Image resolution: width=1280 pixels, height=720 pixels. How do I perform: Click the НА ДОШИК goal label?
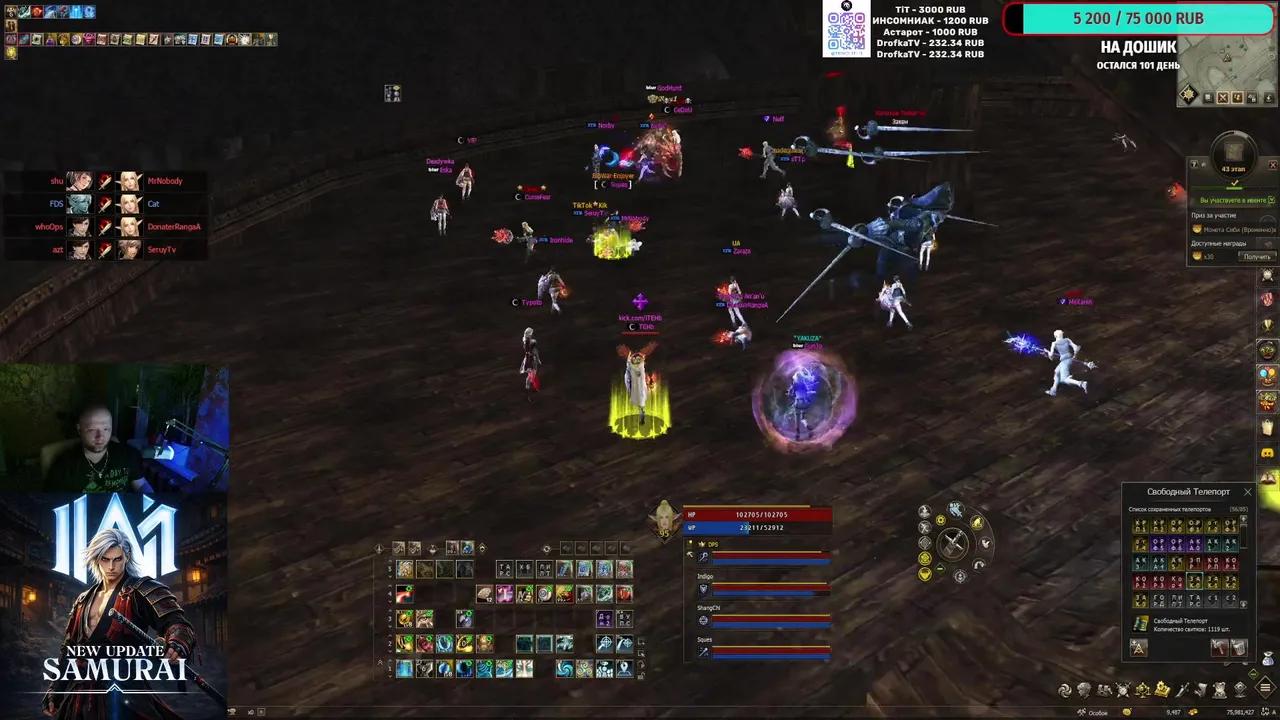(1139, 46)
